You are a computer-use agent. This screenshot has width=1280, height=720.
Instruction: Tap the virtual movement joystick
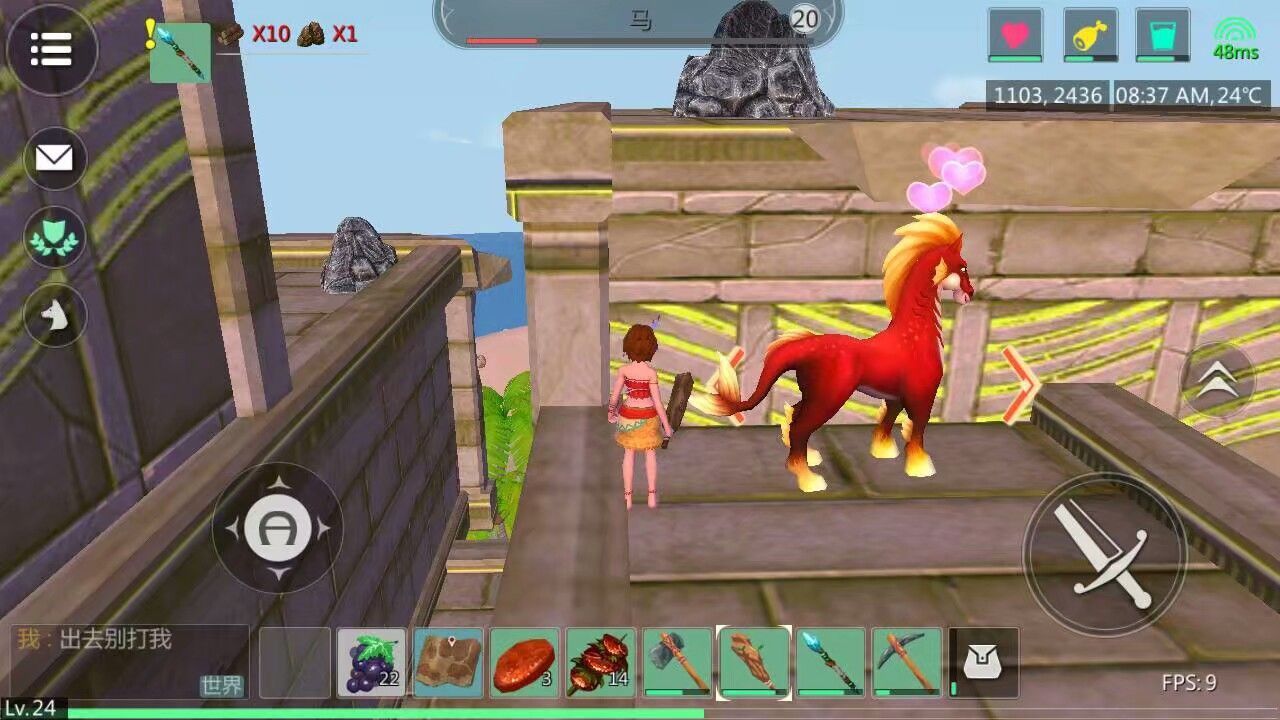click(277, 527)
